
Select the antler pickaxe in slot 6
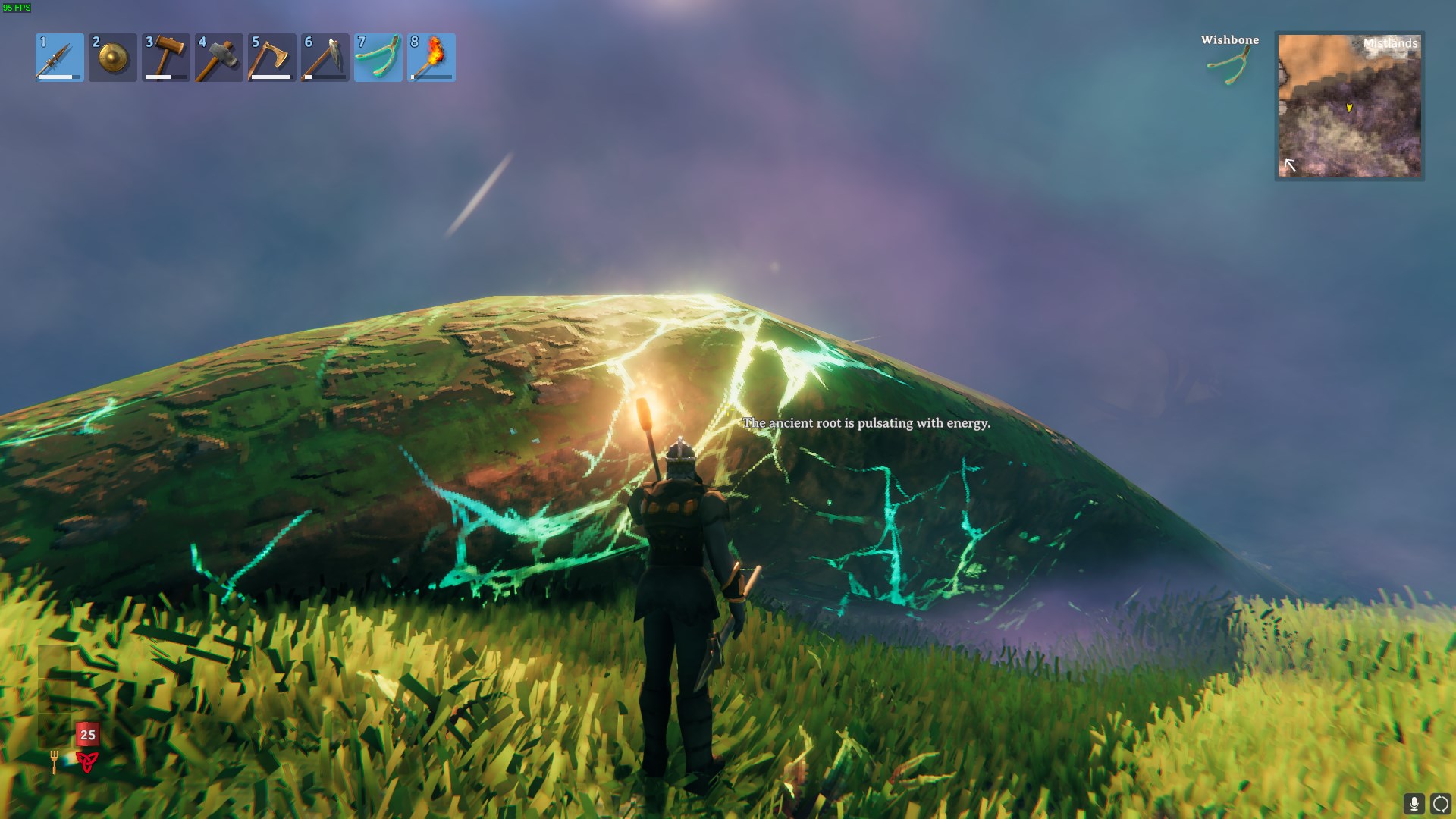click(x=325, y=58)
